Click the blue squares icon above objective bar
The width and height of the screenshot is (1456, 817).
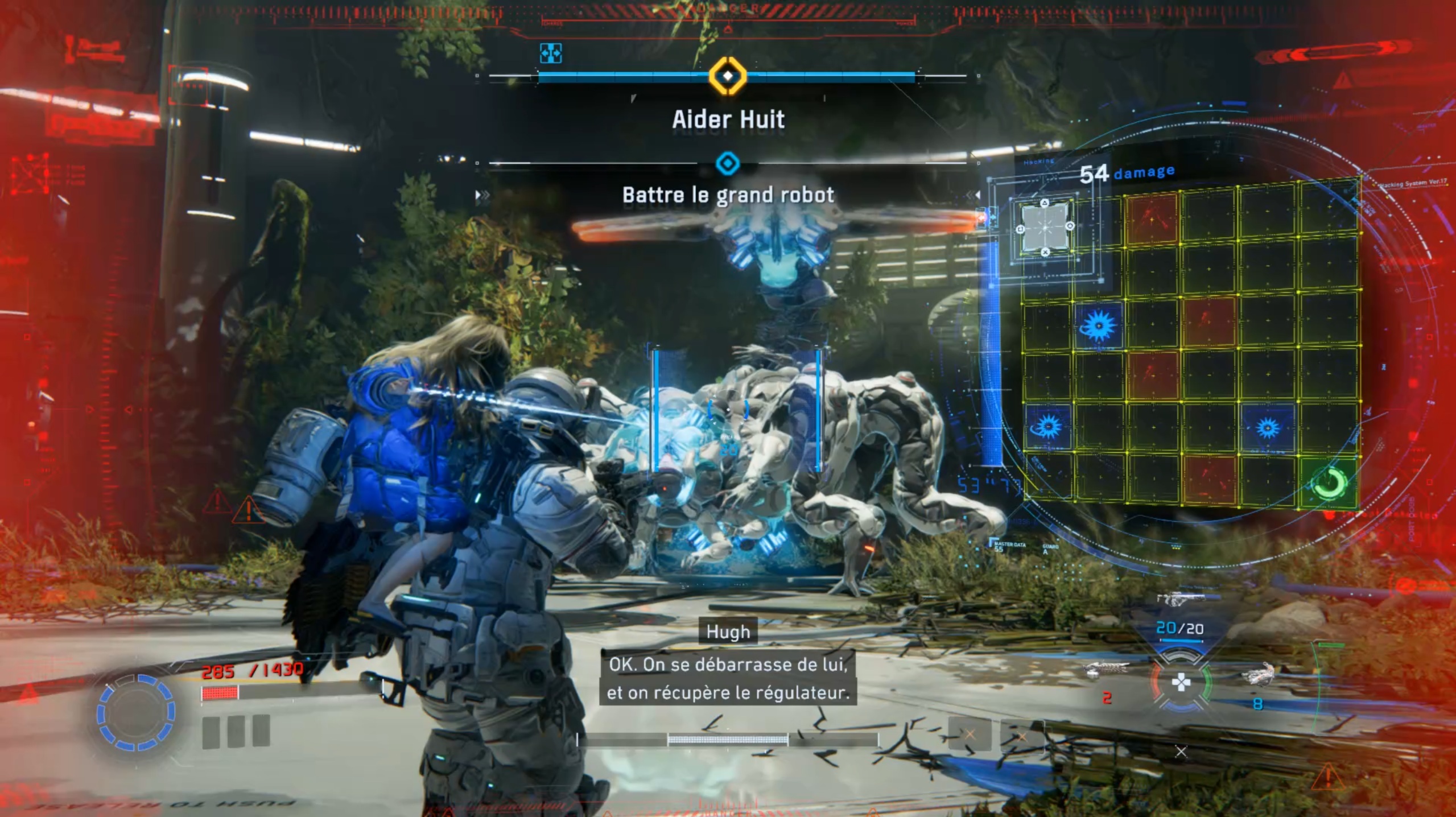[x=550, y=53]
